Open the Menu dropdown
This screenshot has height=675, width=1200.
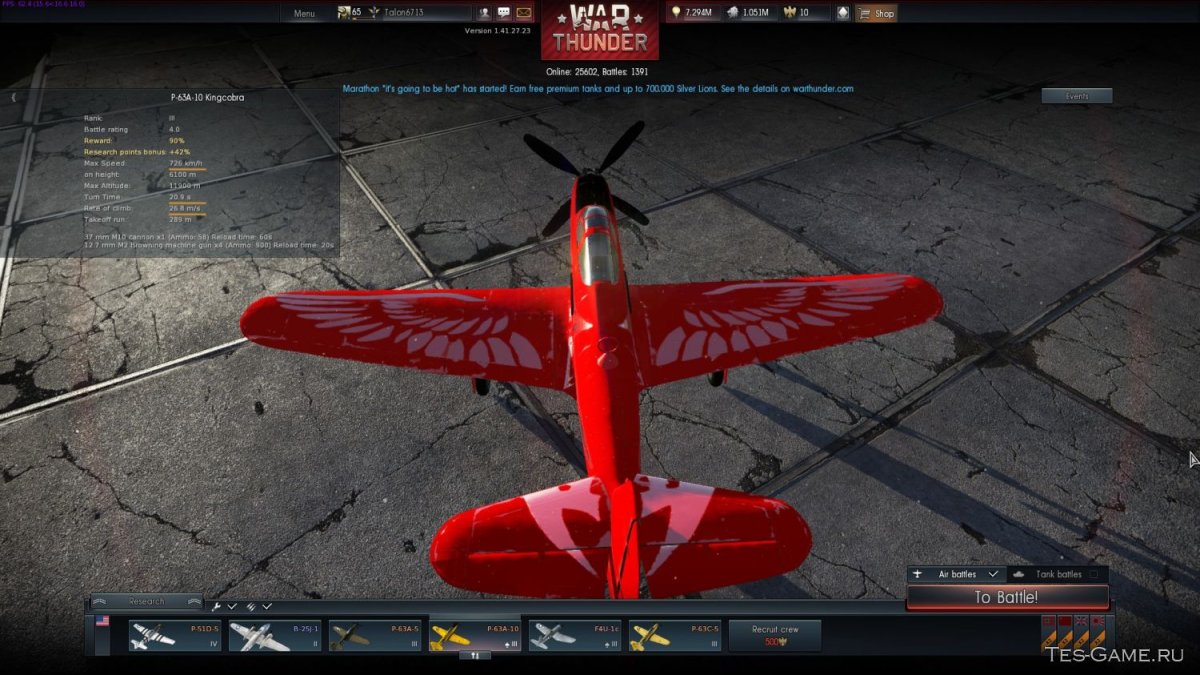click(304, 13)
